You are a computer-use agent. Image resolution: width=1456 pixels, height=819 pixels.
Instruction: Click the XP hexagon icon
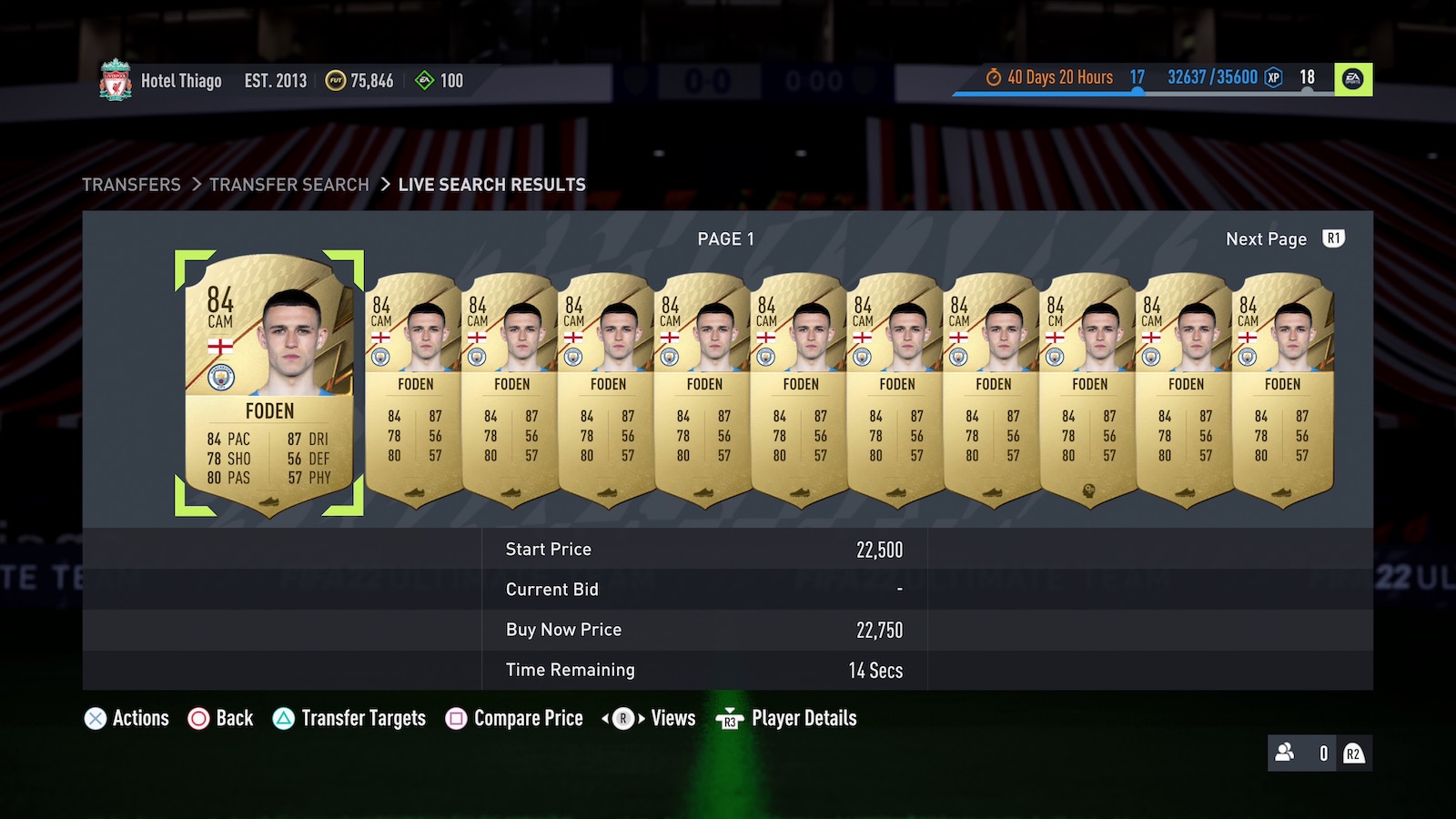pyautogui.click(x=1272, y=77)
